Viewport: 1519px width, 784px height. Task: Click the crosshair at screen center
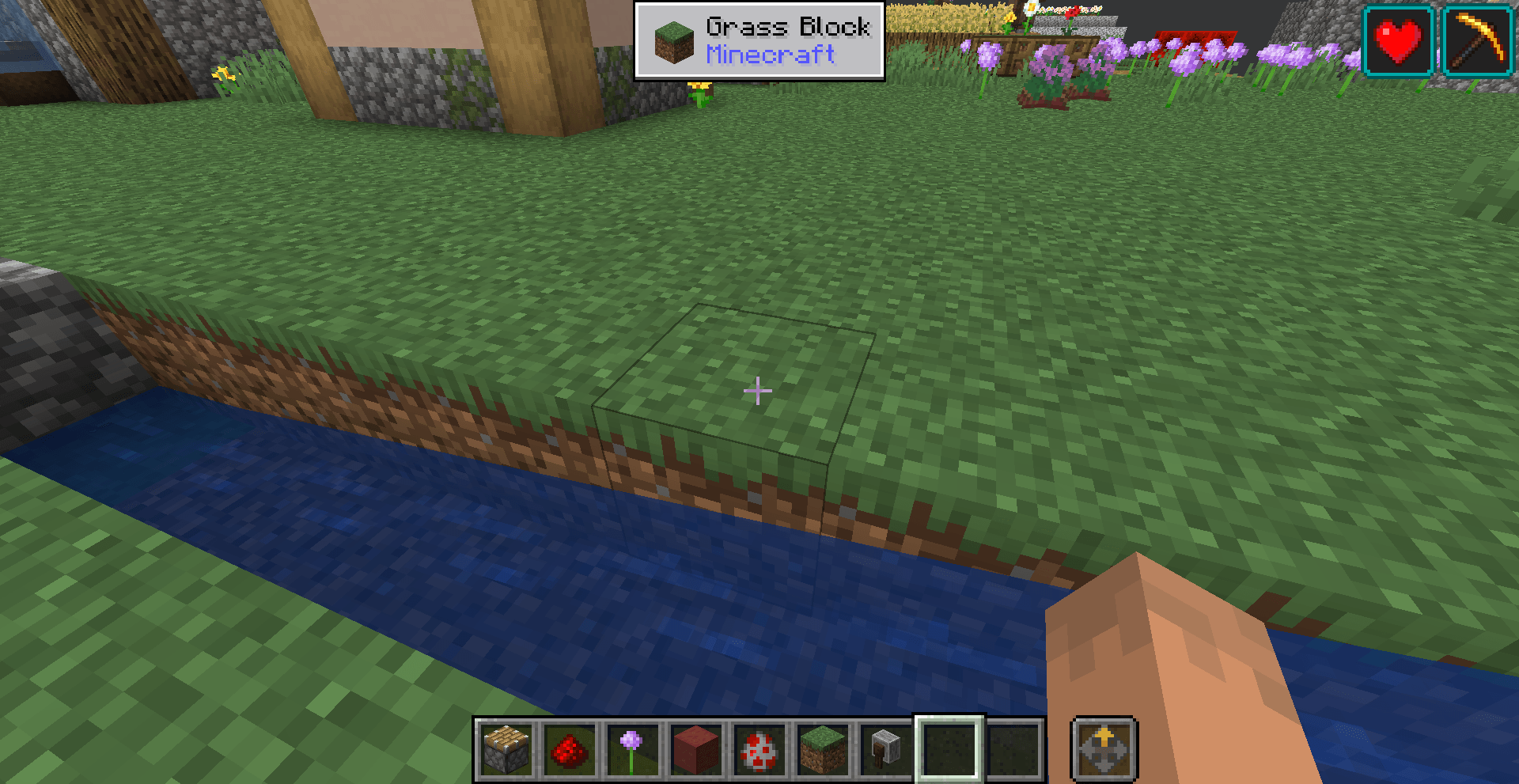757,391
